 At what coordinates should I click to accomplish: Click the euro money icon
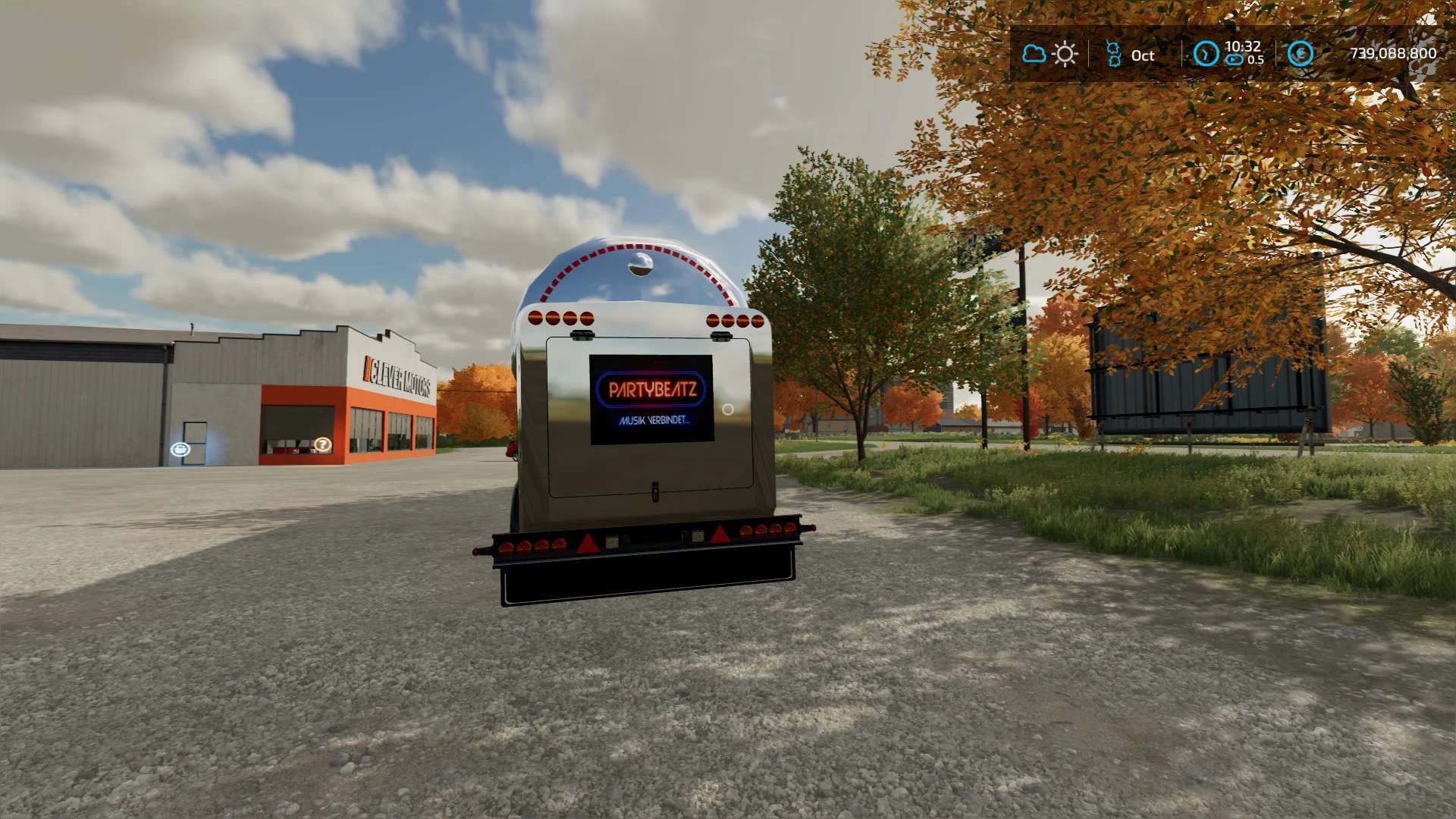(1301, 54)
